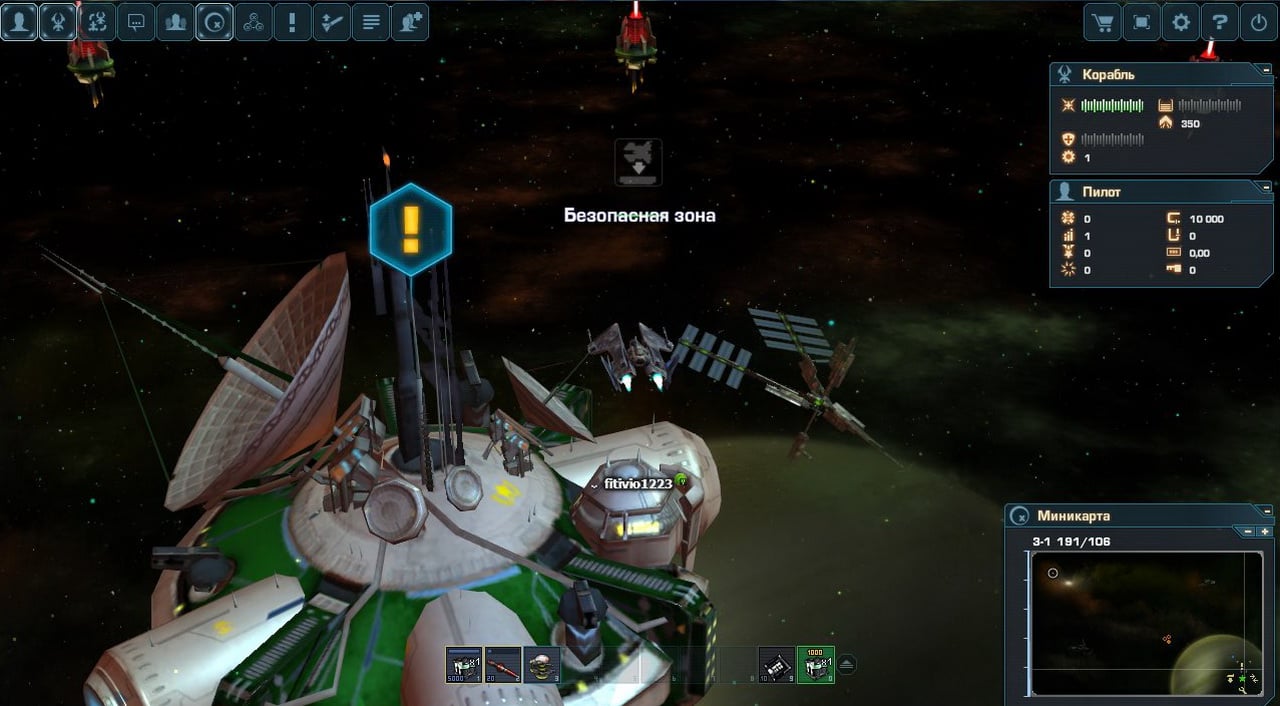Open the shop cart button
Screen dimensions: 1280x706
[x=1103, y=22]
